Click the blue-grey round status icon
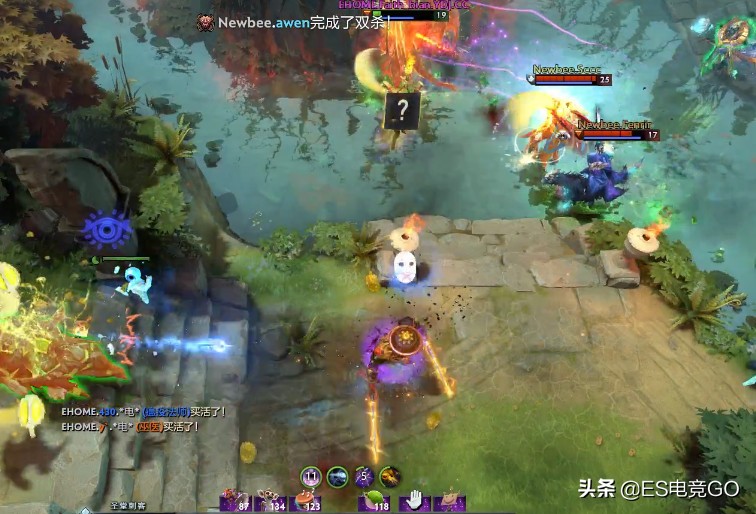Image resolution: width=756 pixels, height=514 pixels. point(338,476)
